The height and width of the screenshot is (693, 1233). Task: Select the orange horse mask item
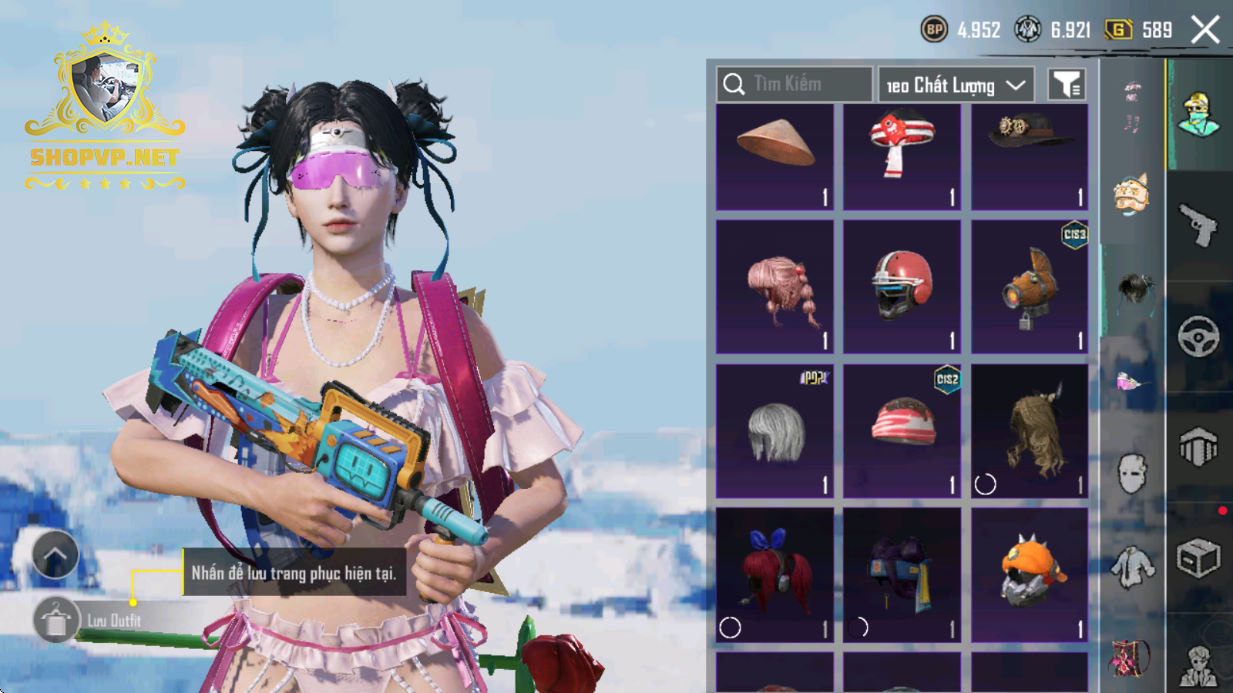1029,287
